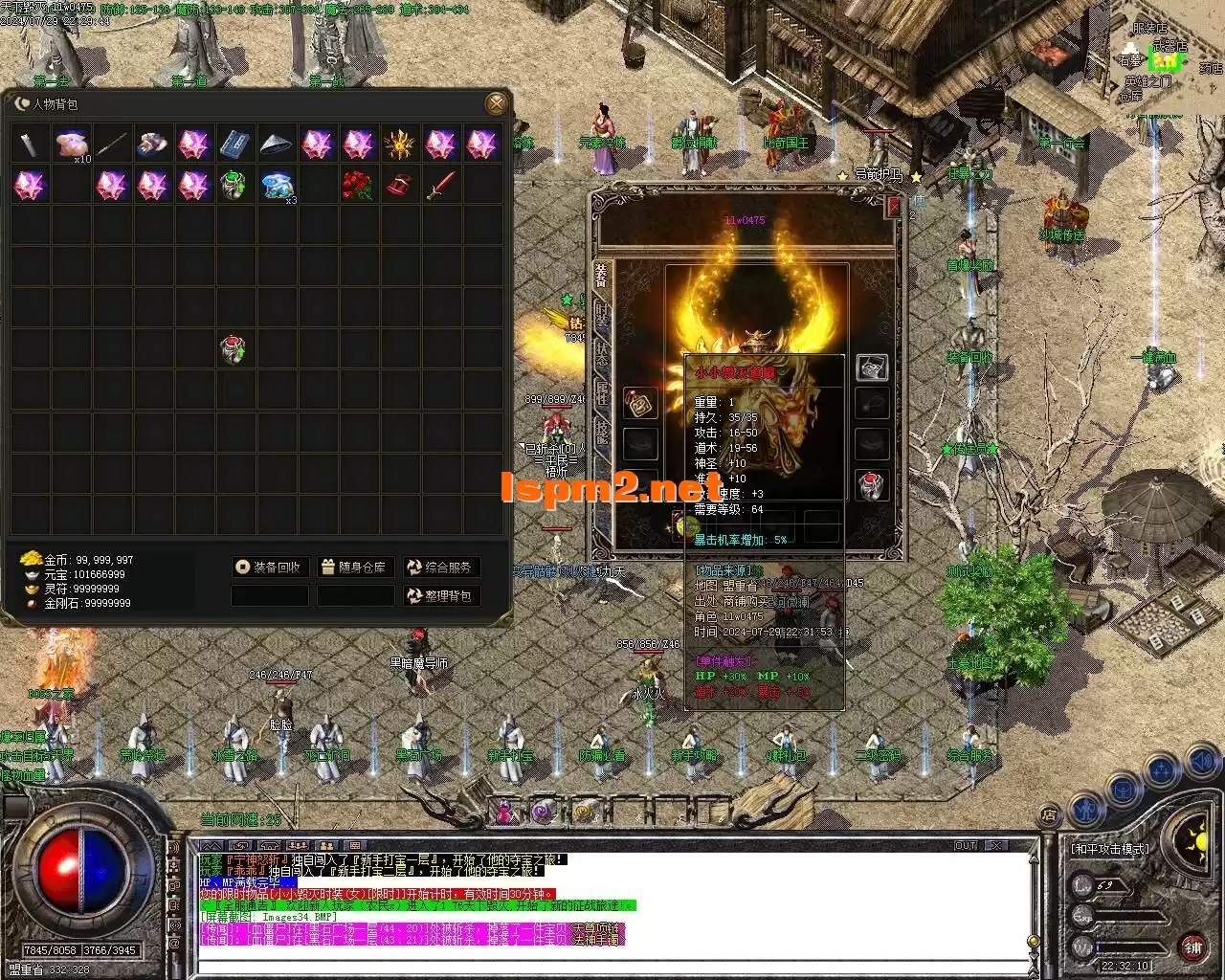Open the 店 shop button
This screenshot has height=980, width=1225.
click(x=1049, y=815)
